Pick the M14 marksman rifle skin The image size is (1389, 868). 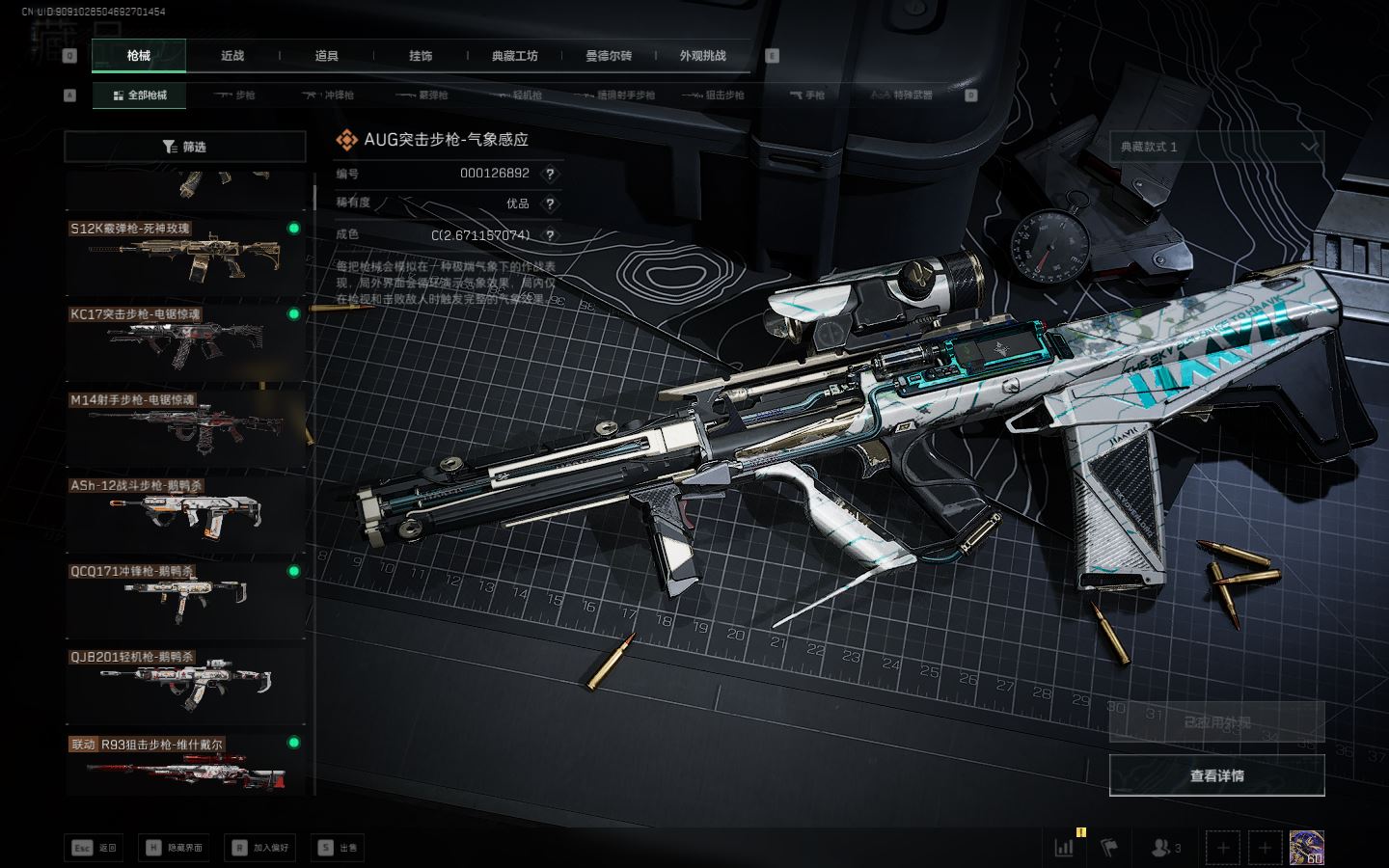tap(185, 427)
